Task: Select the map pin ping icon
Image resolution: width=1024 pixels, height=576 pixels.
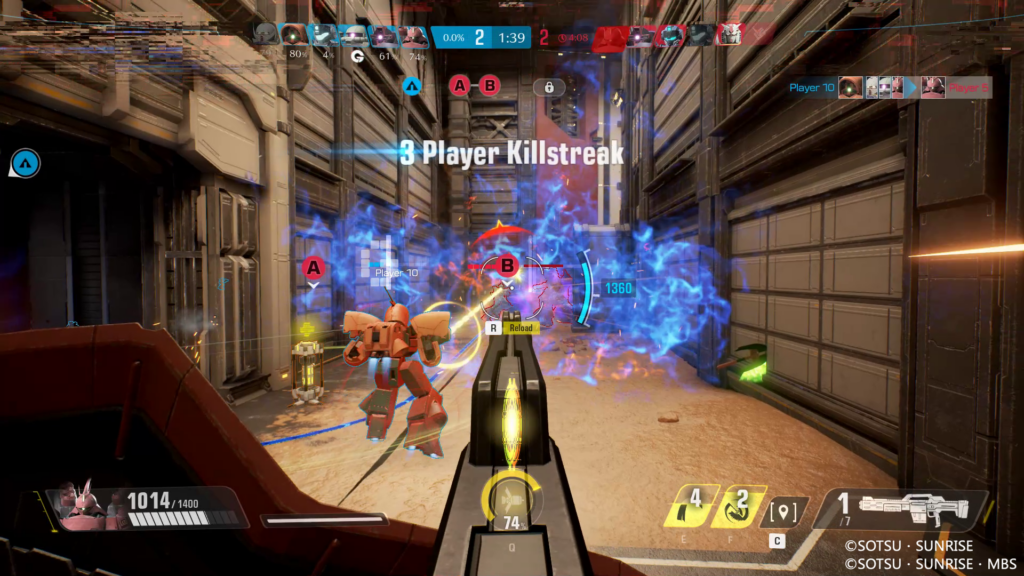Action: [783, 512]
